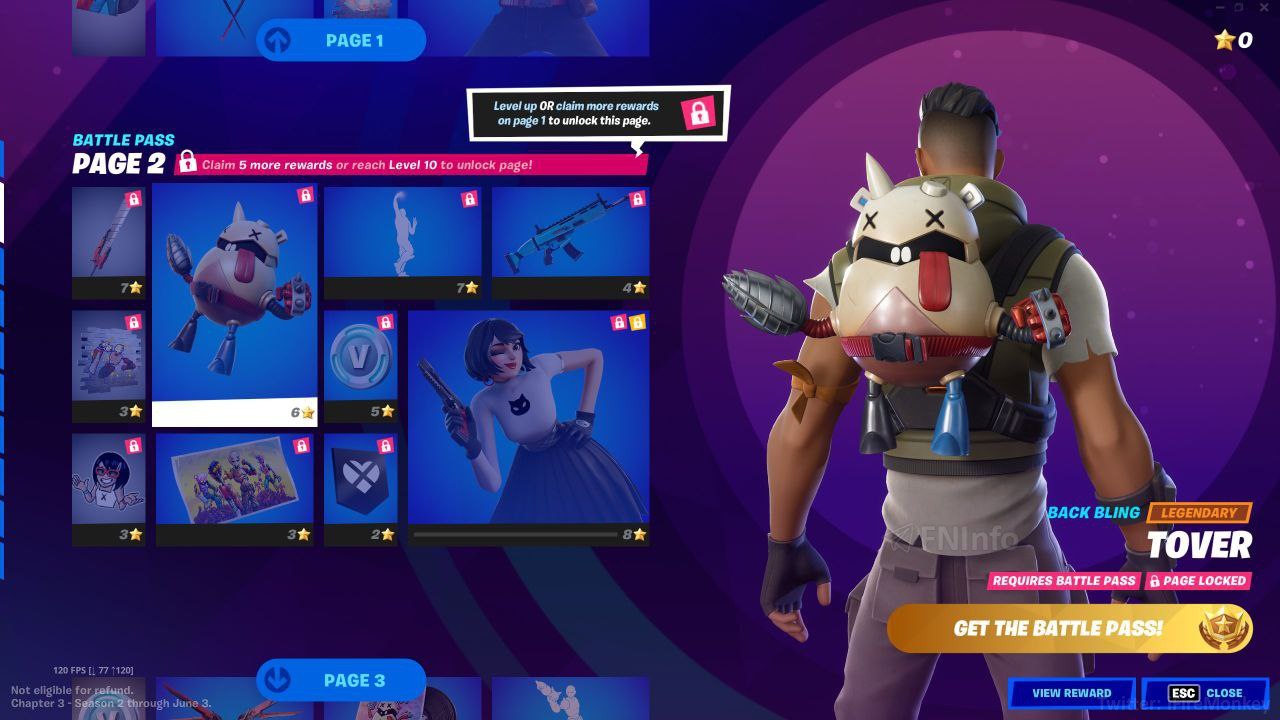Select the V-Bucks reward tile
This screenshot has height=720, width=1280.
coord(360,366)
